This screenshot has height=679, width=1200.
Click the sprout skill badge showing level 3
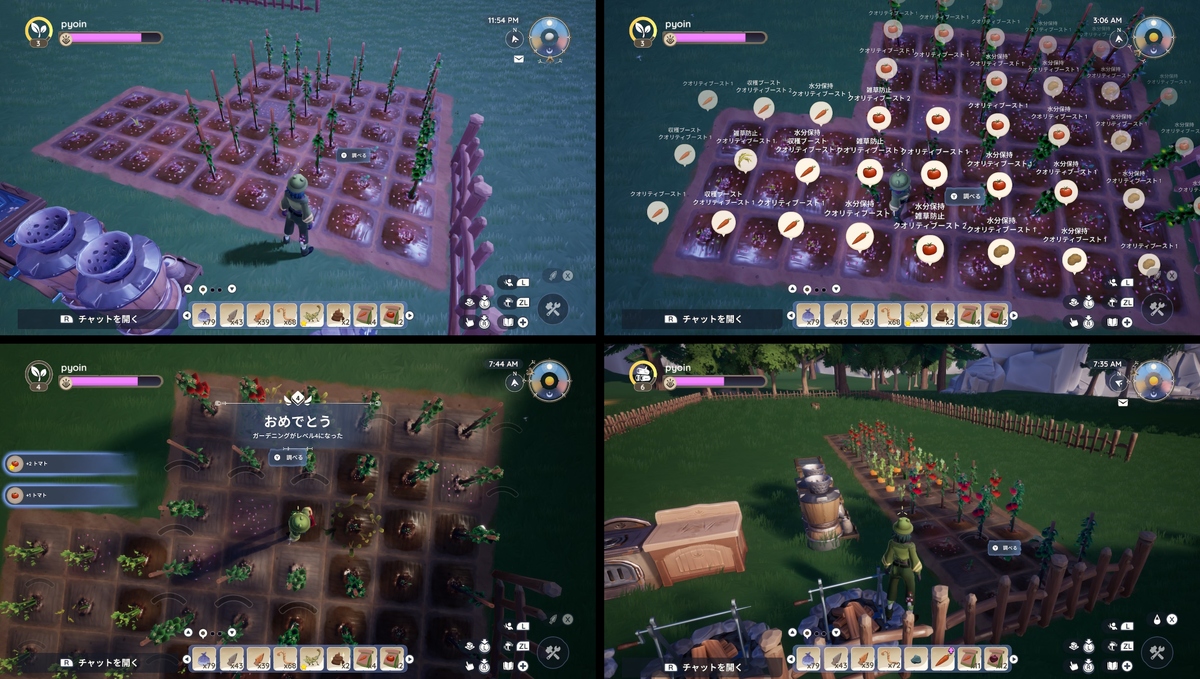(39, 29)
